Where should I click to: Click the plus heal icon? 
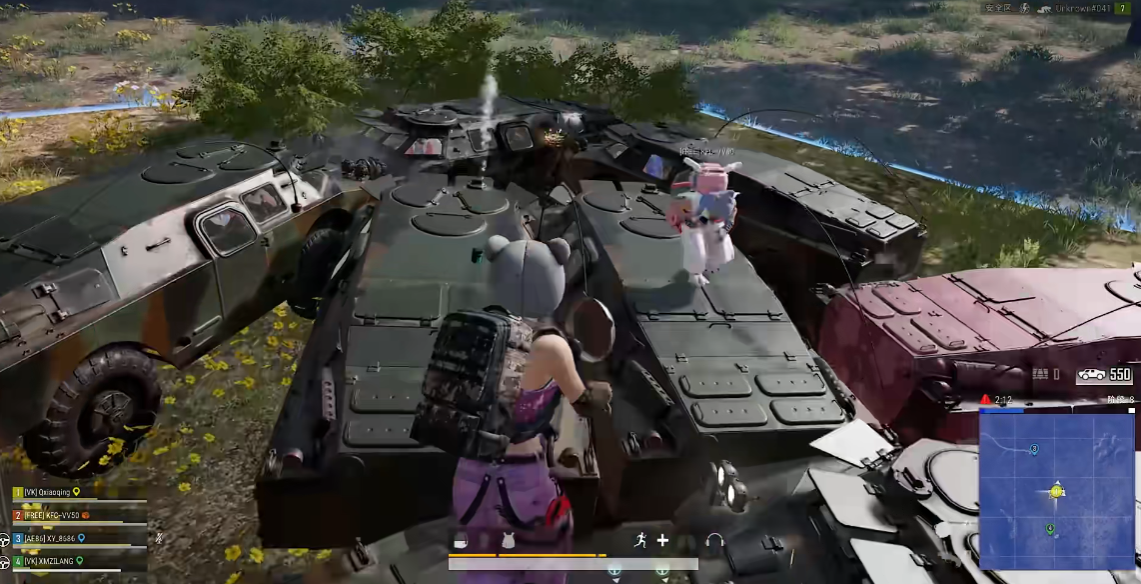tap(662, 541)
